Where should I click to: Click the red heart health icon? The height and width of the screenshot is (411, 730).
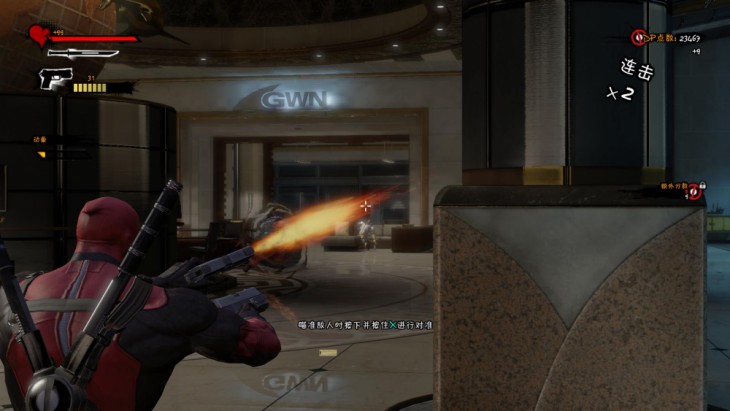pyautogui.click(x=39, y=36)
